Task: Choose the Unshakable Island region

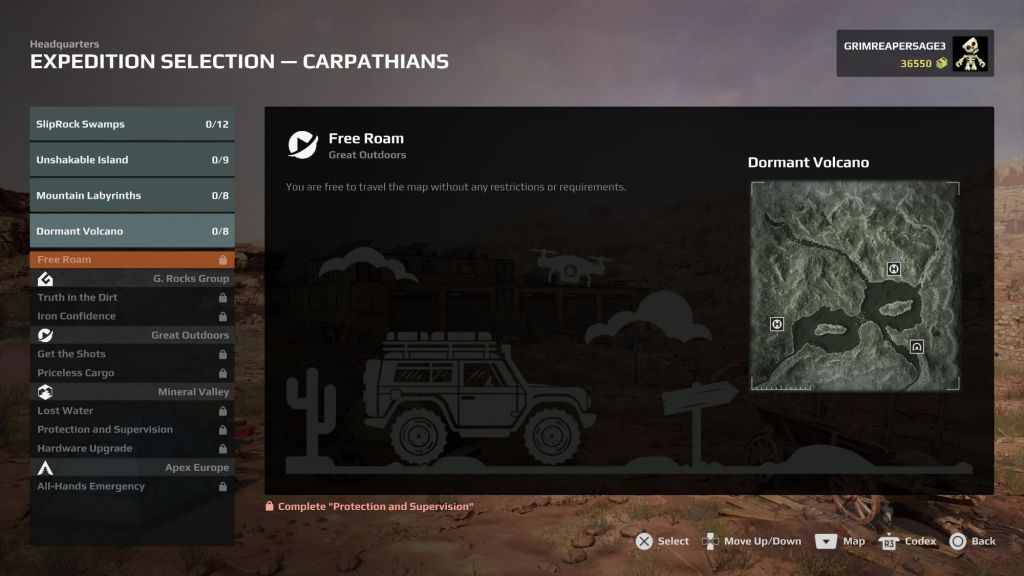Action: coord(131,160)
